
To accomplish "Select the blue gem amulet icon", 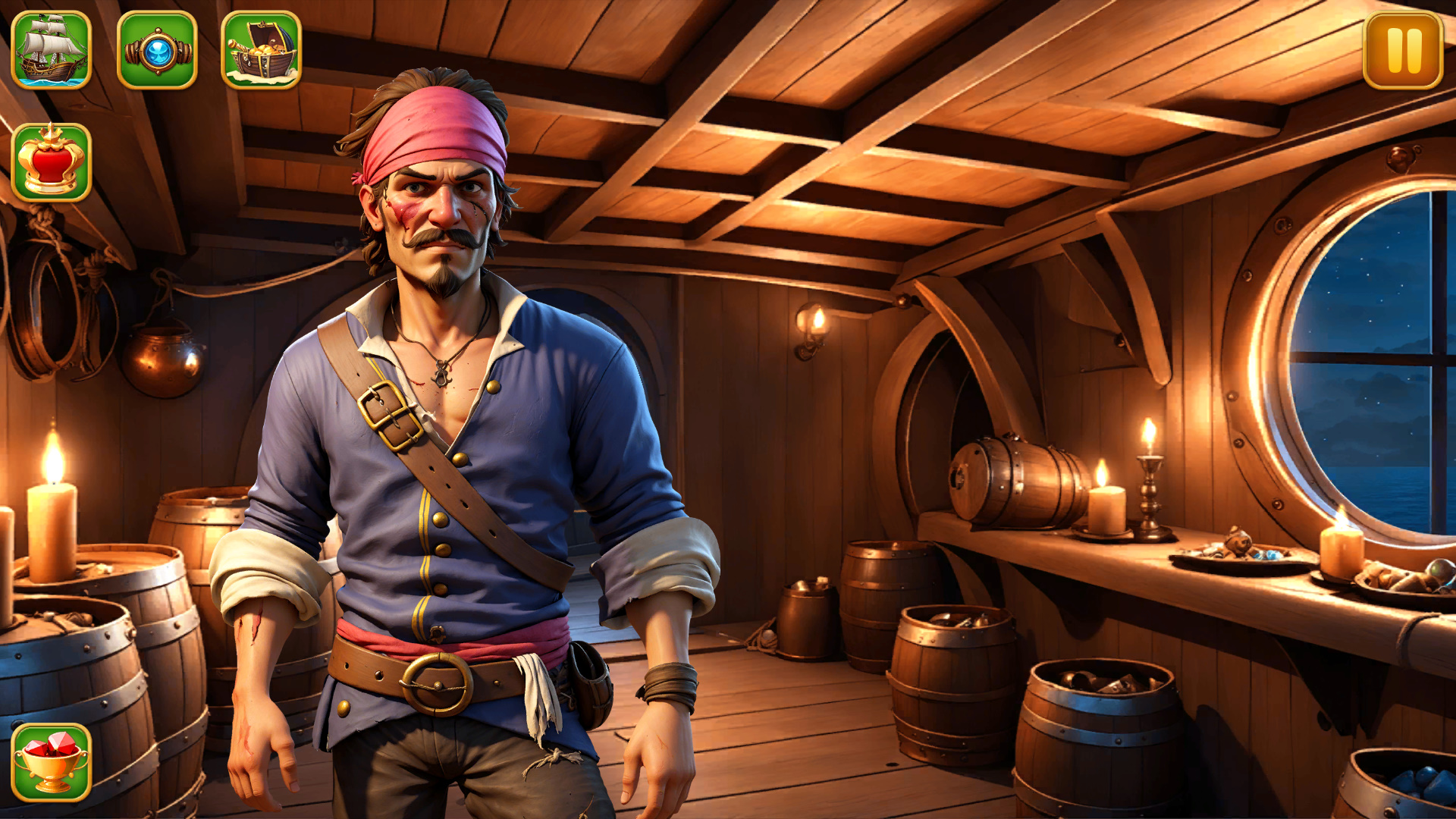I will click(157, 50).
